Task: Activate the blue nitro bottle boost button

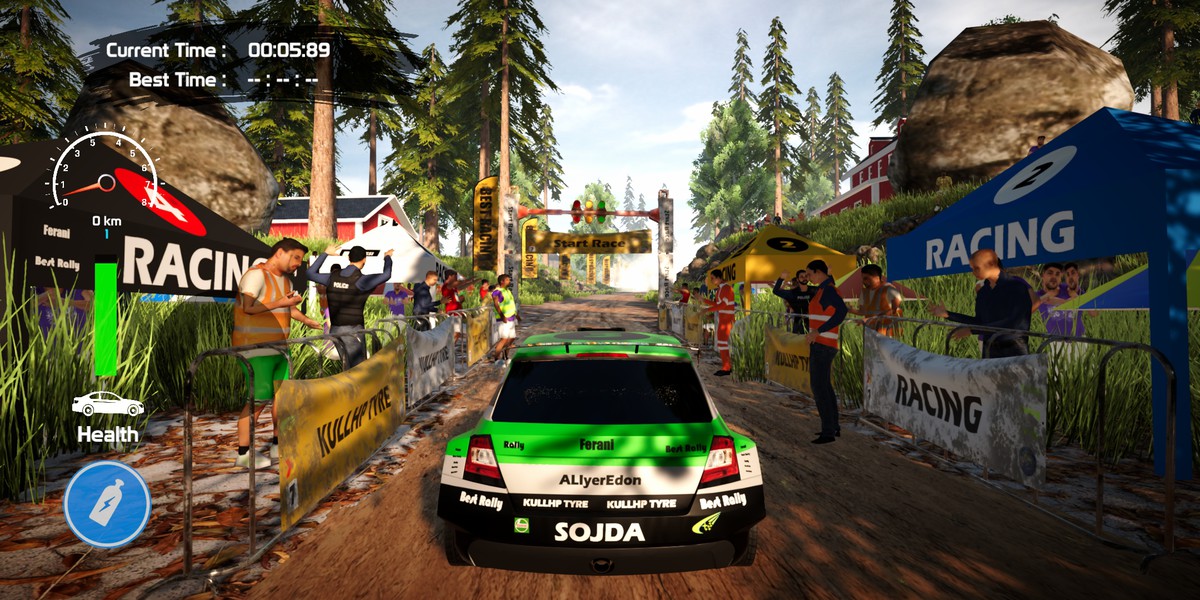Action: point(107,503)
